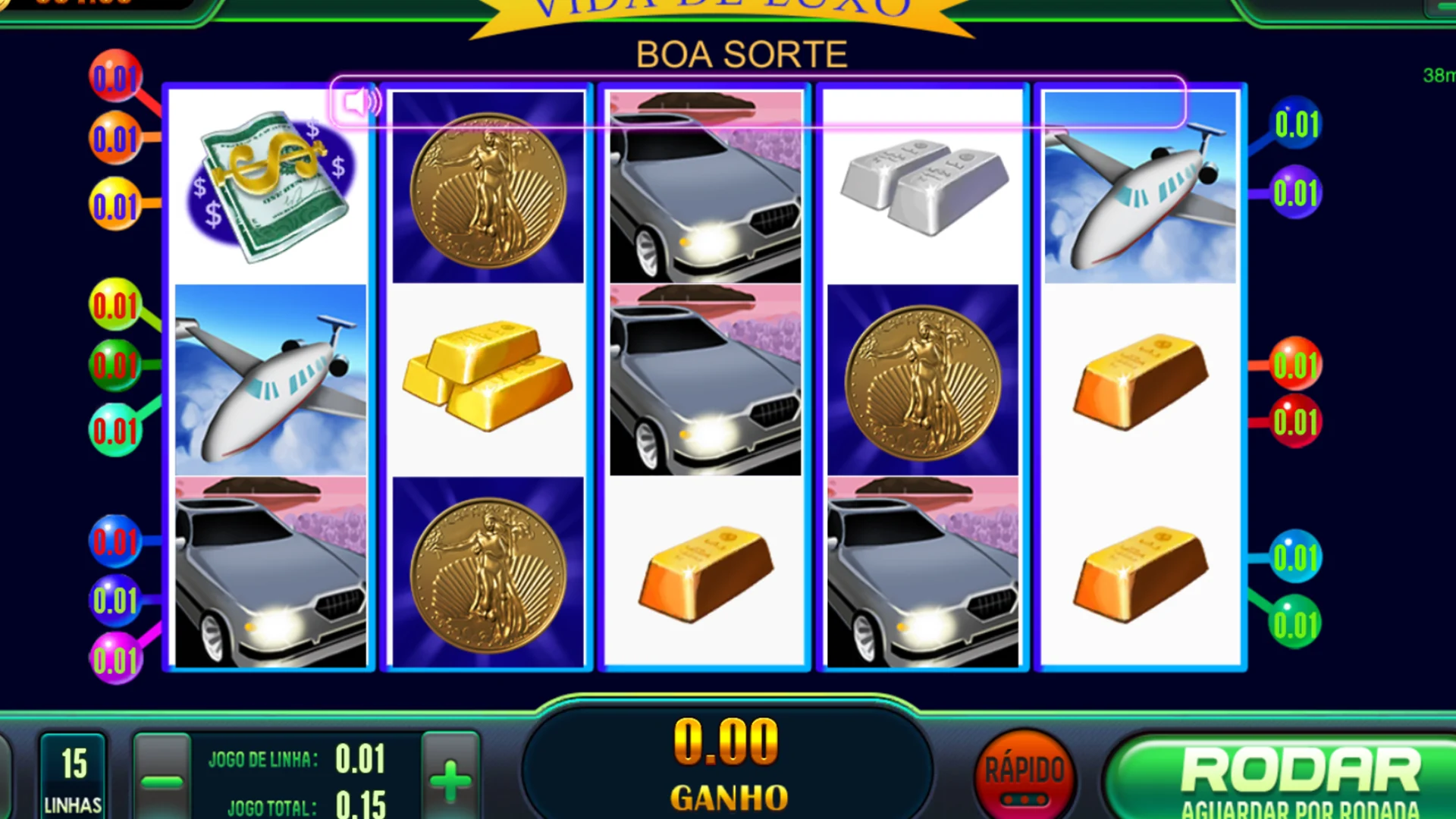Increase the line bet with the green plus
This screenshot has height=819, width=1456.
pos(450,779)
